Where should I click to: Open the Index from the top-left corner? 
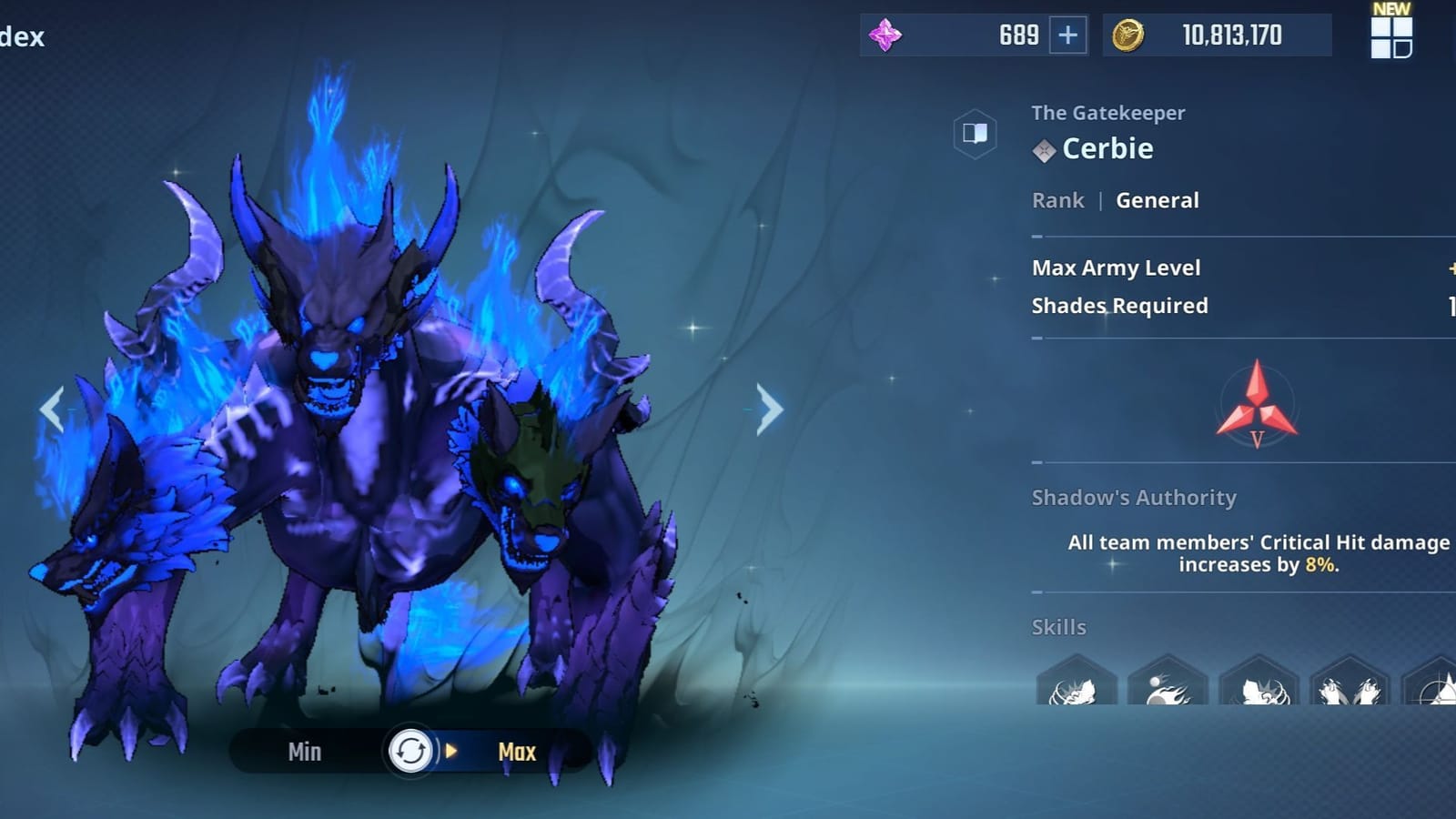coord(23,36)
